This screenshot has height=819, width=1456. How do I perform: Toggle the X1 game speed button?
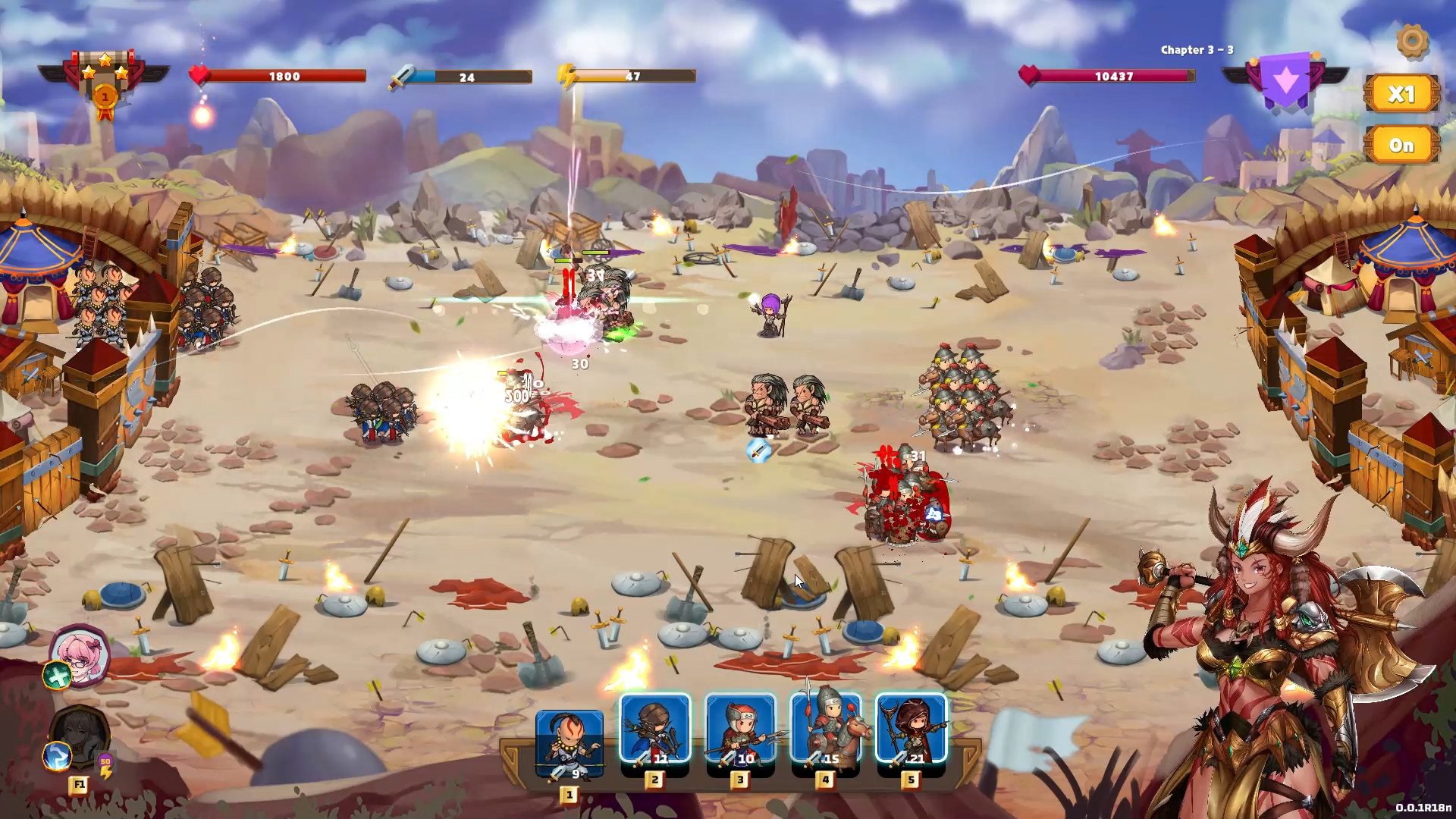1401,94
